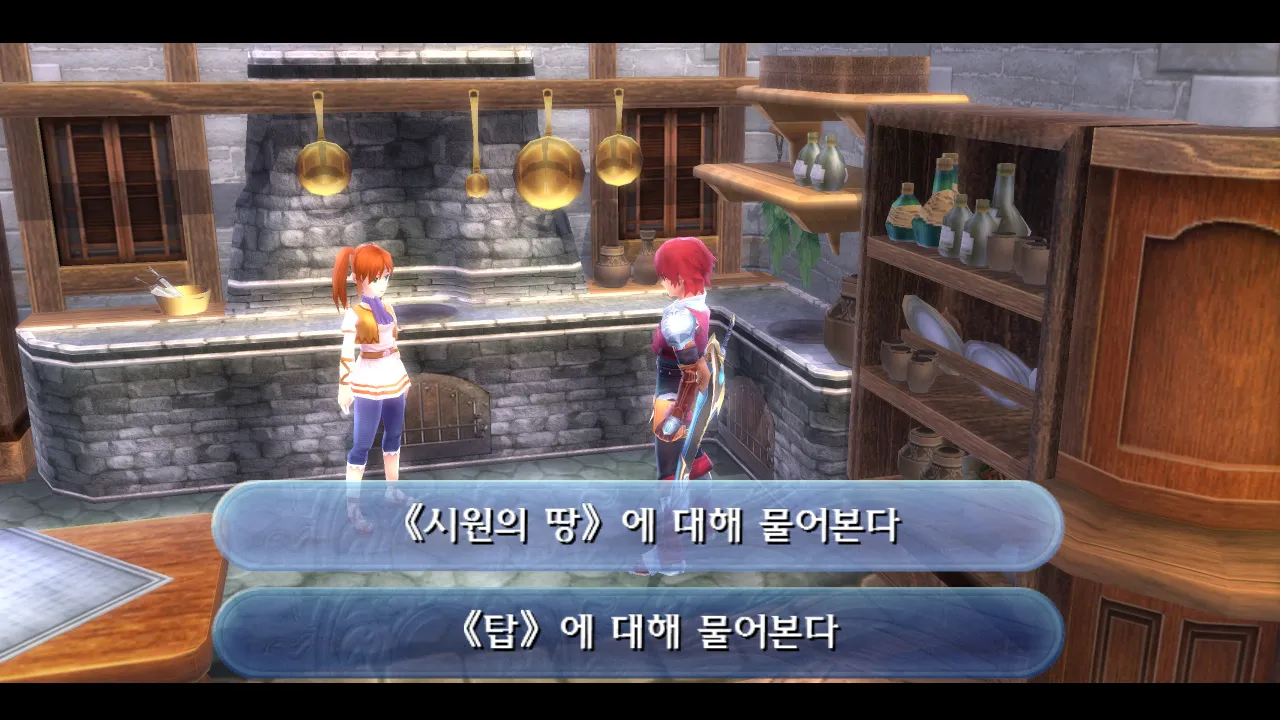Image resolution: width=1280 pixels, height=720 pixels.
Task: Select the 《탑》에 대해 물어본다 reply
Action: click(638, 632)
